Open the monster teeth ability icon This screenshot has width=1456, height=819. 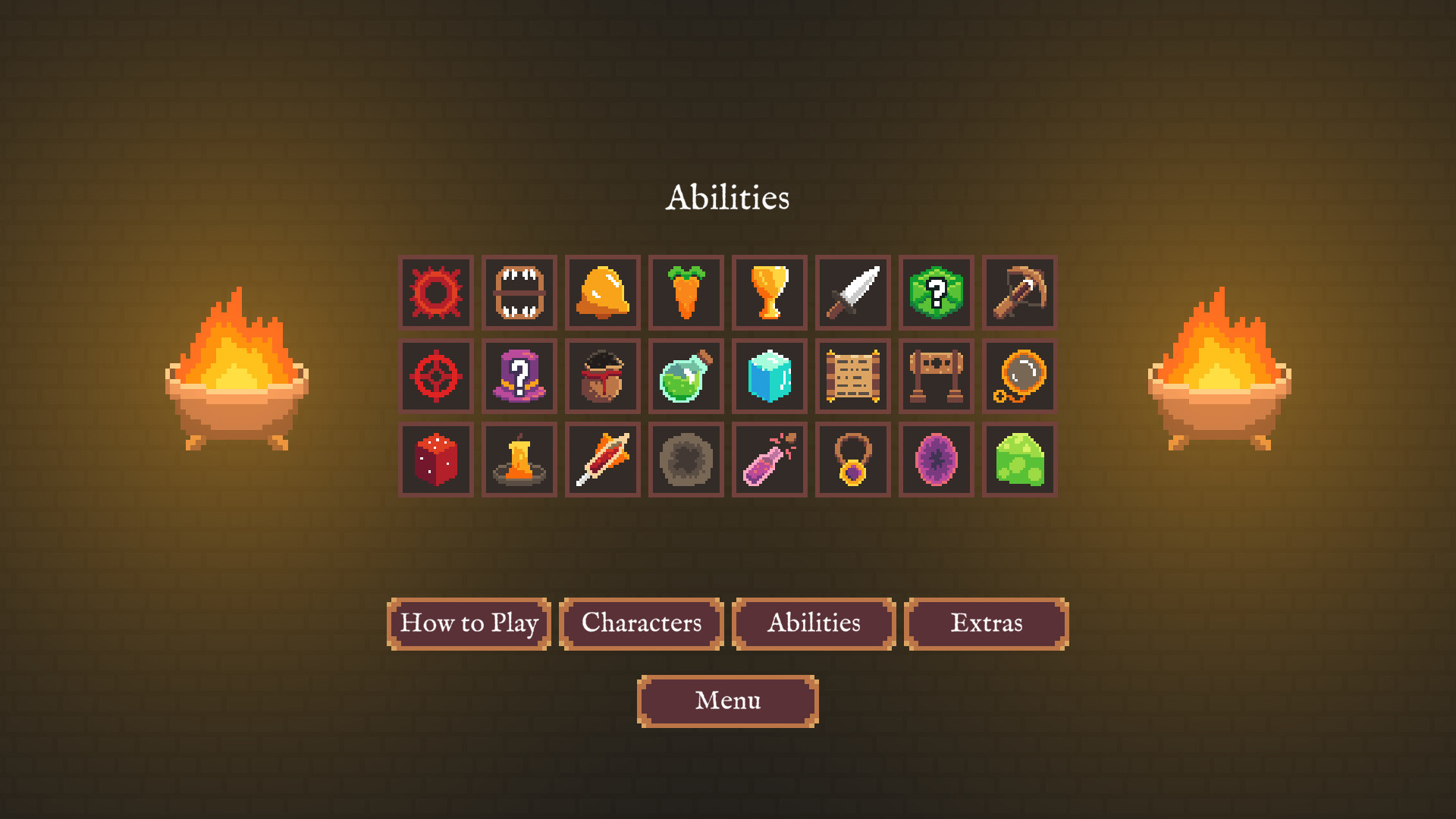coord(519,293)
